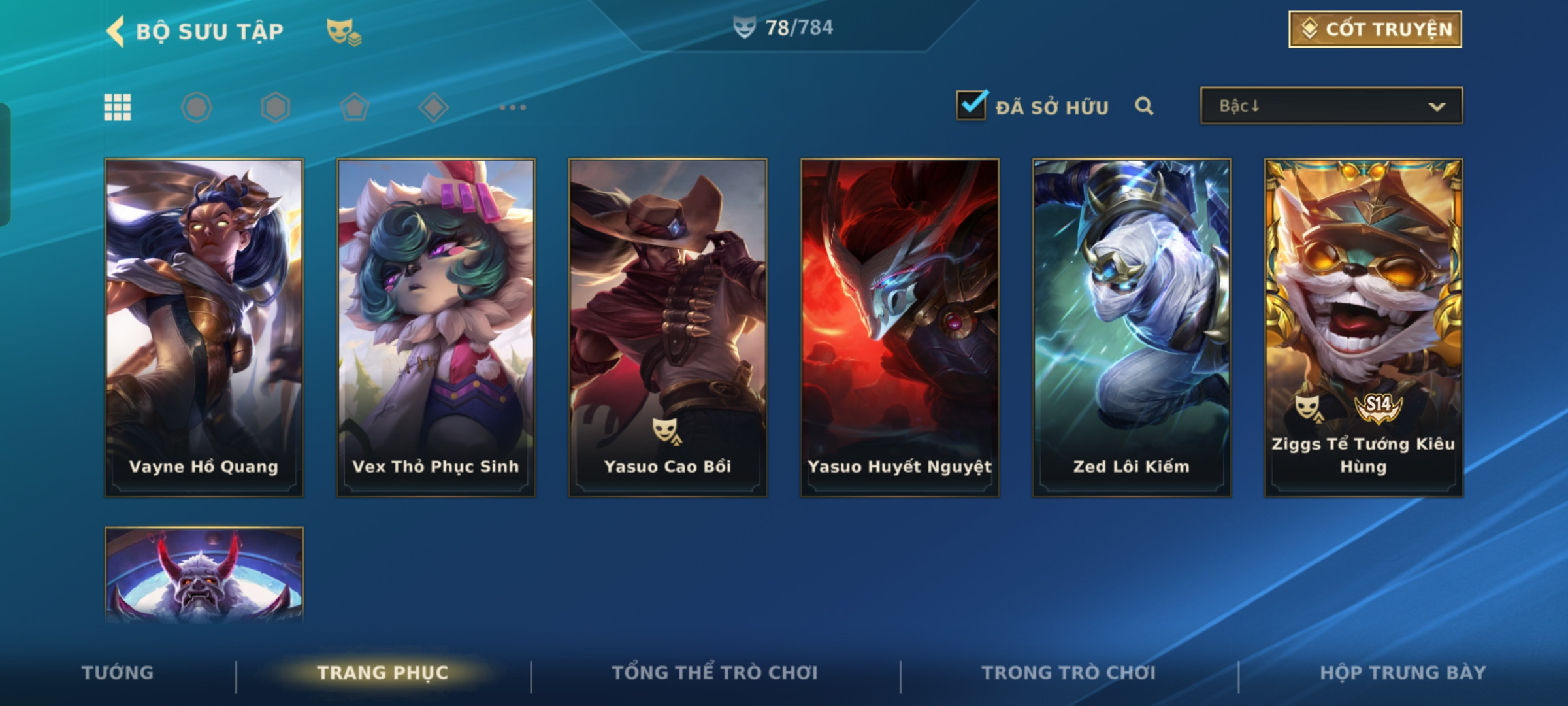Switch to the Trang Phục tab
The image size is (1568, 706).
383,673
